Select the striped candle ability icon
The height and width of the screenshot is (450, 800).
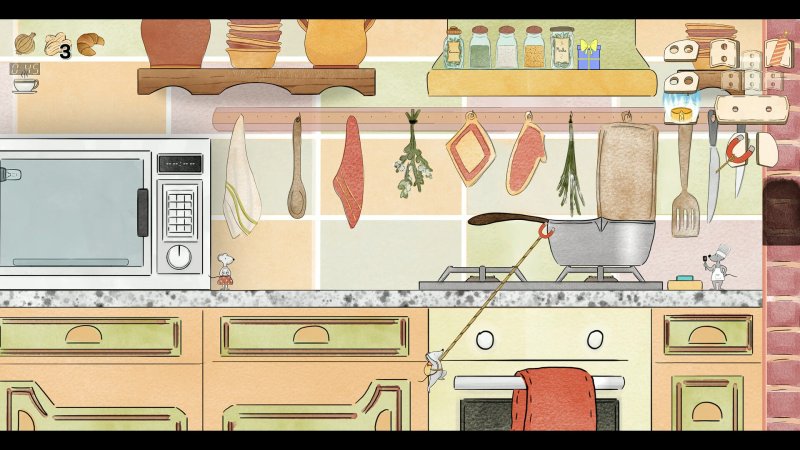(x=778, y=52)
